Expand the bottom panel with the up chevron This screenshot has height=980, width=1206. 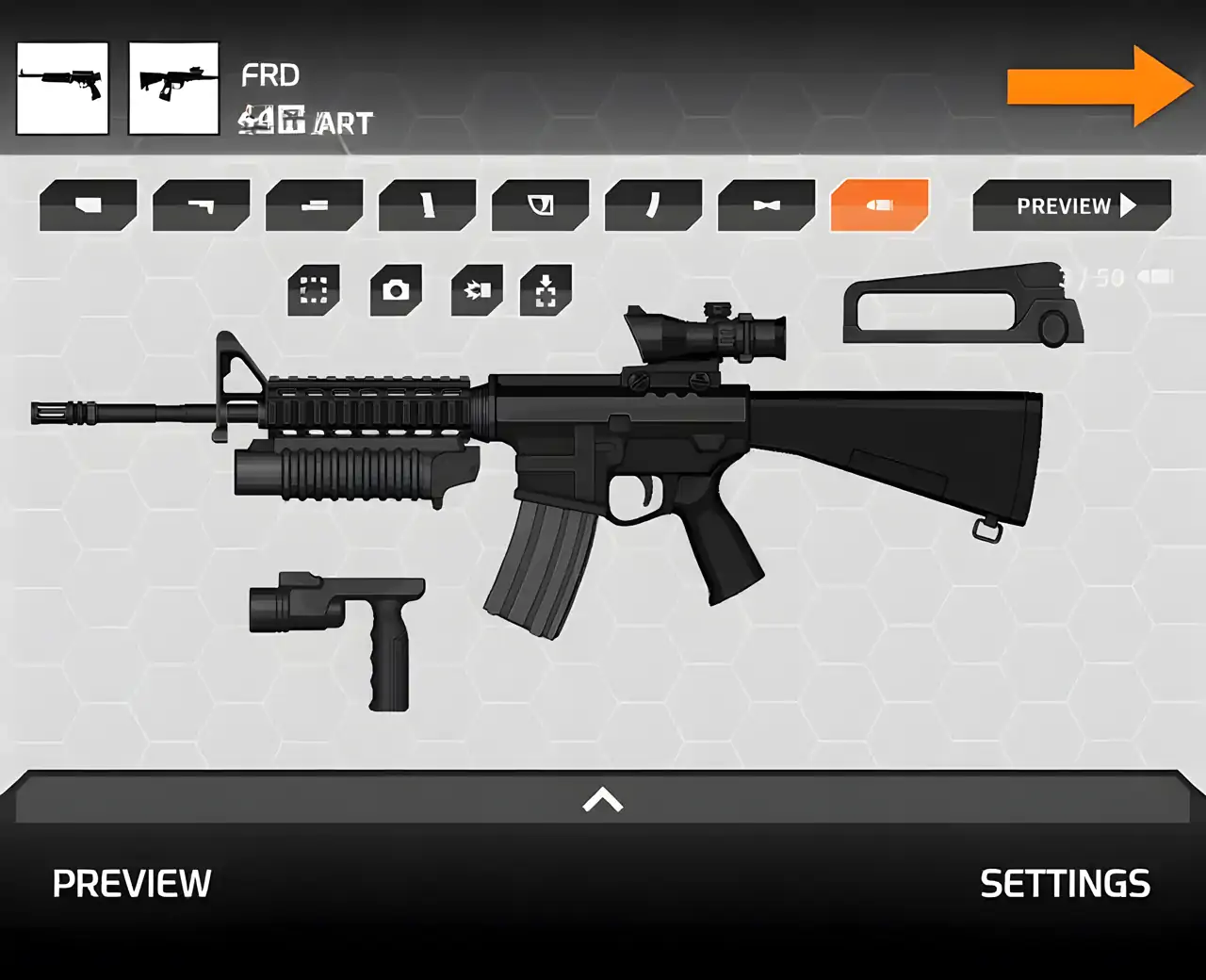(603, 800)
